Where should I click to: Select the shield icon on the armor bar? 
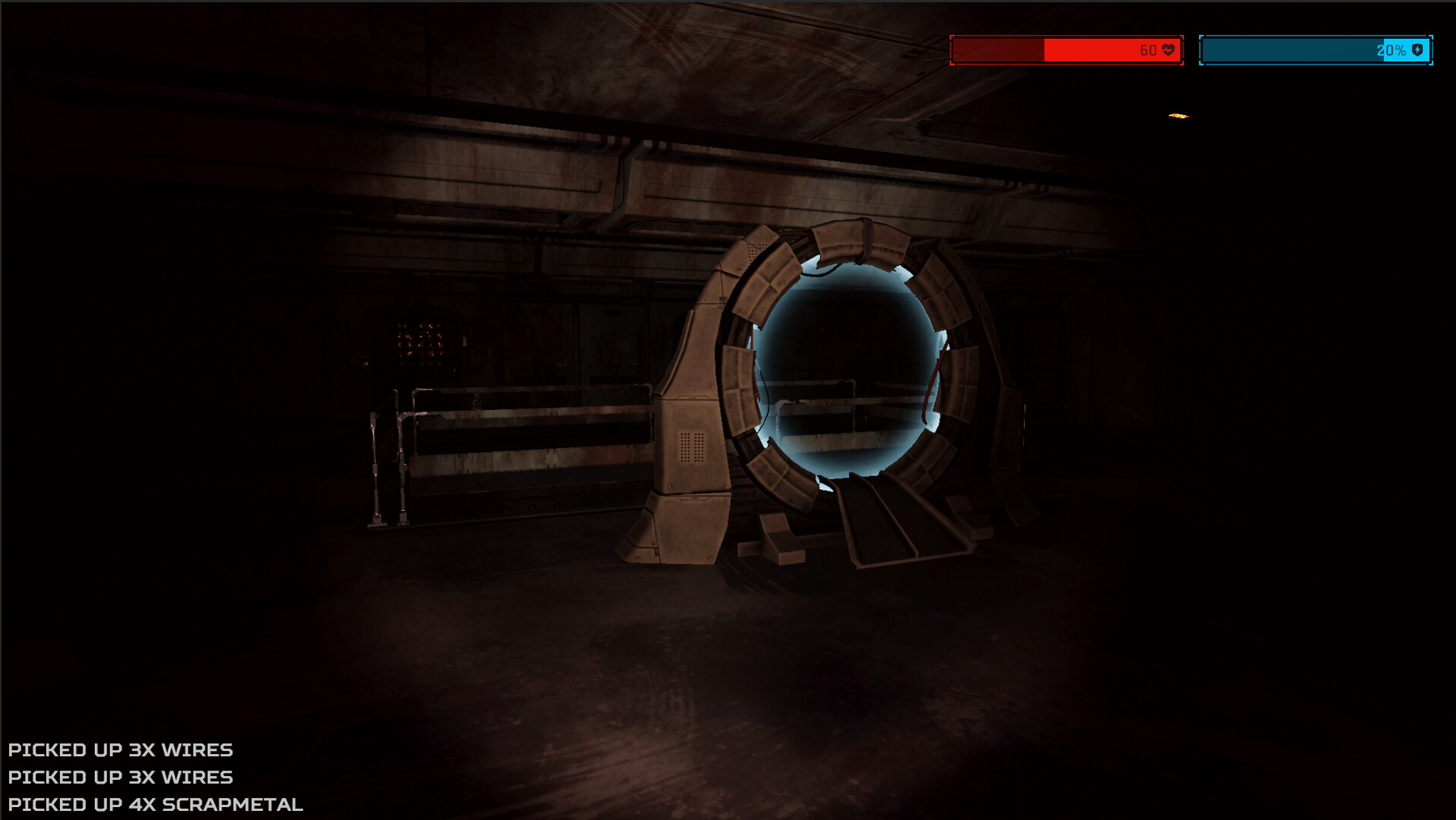pos(1417,50)
